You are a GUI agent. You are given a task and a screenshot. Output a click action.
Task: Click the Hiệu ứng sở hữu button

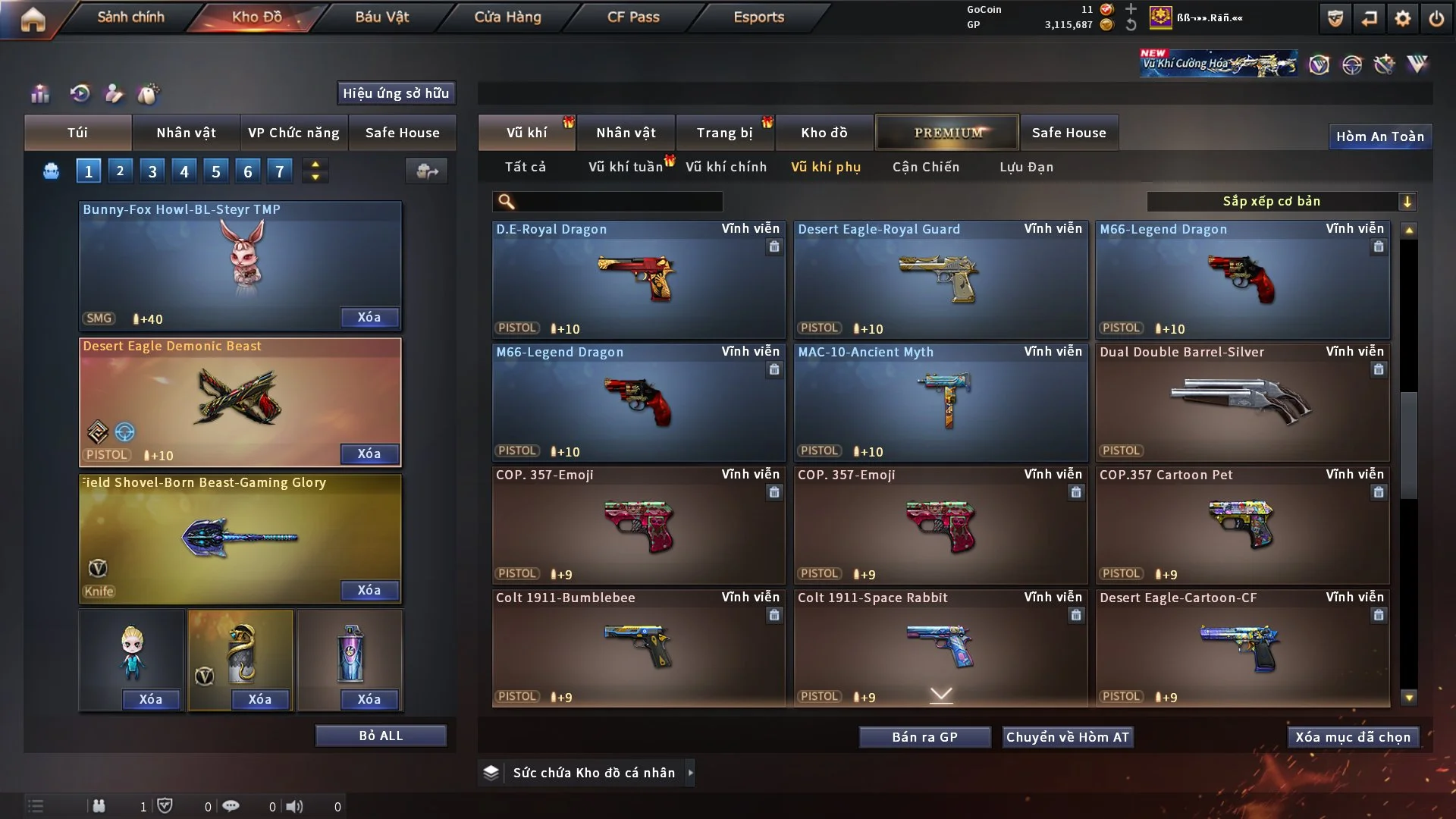pyautogui.click(x=396, y=93)
